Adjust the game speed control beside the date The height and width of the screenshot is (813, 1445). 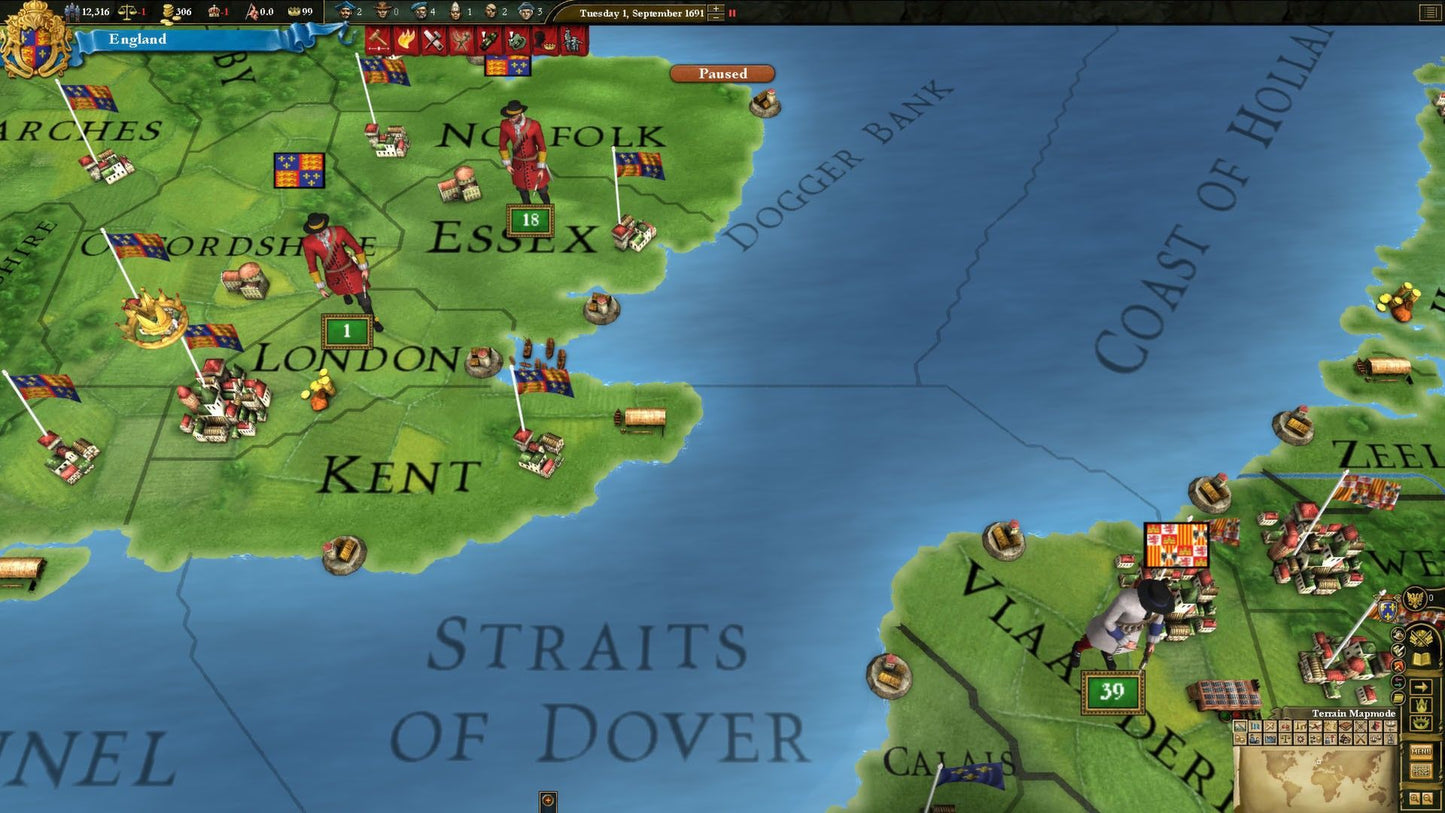tap(716, 14)
